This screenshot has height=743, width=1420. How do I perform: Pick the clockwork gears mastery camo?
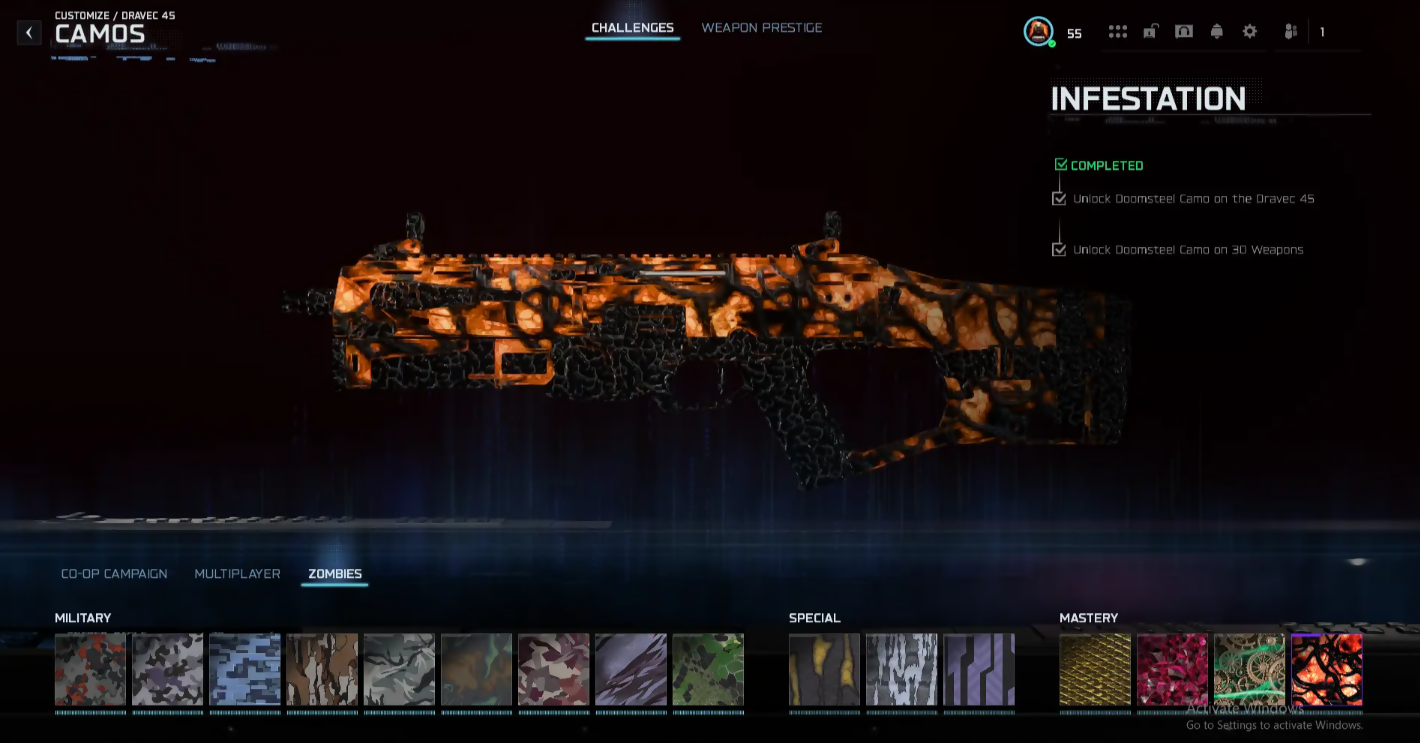[x=1249, y=669]
